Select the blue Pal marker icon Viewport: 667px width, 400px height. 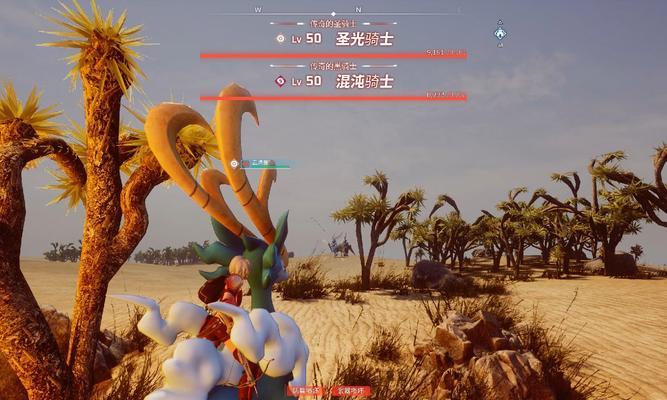click(500, 34)
